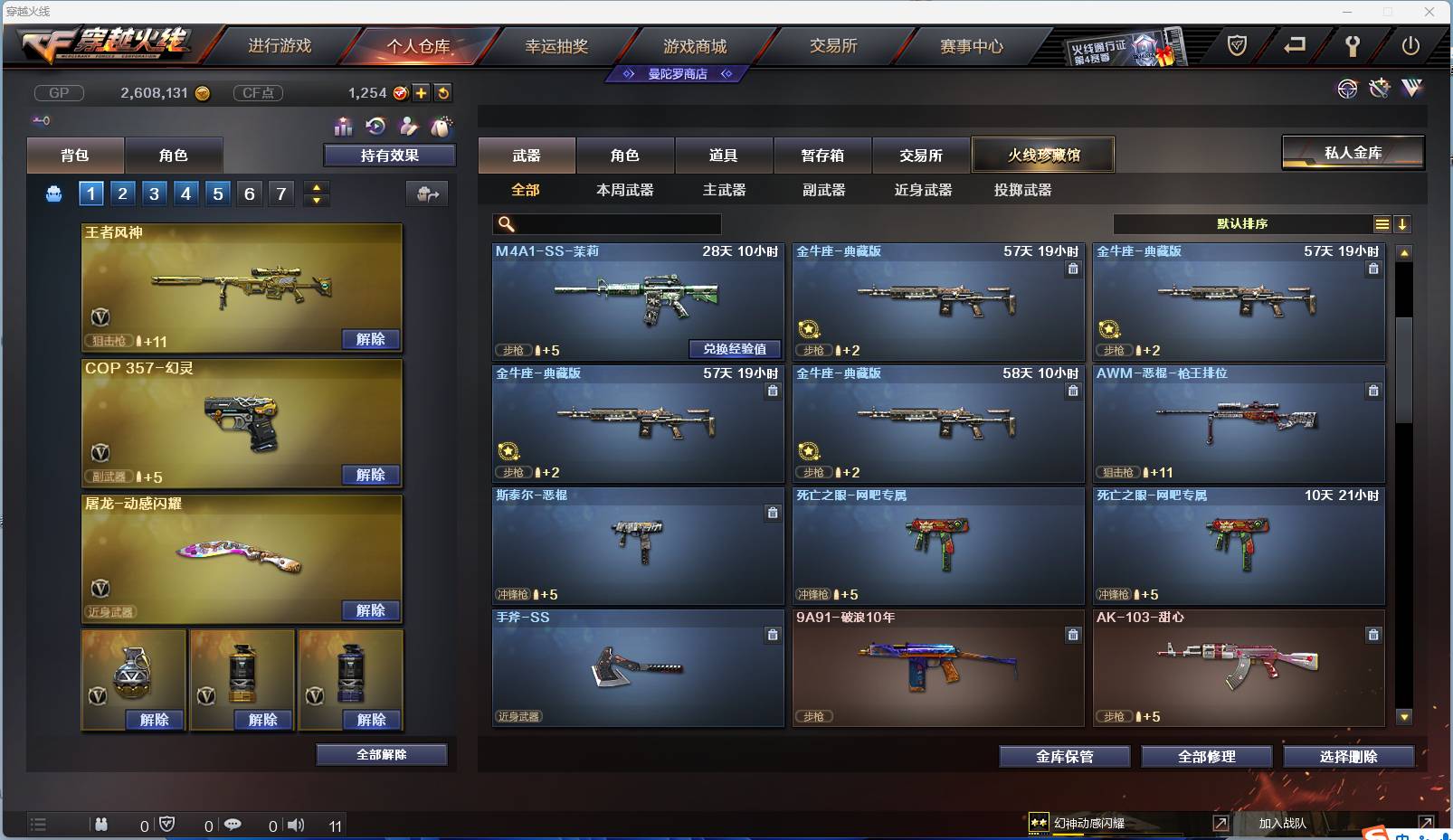Select backpack slot 3
The height and width of the screenshot is (840, 1453).
[153, 193]
